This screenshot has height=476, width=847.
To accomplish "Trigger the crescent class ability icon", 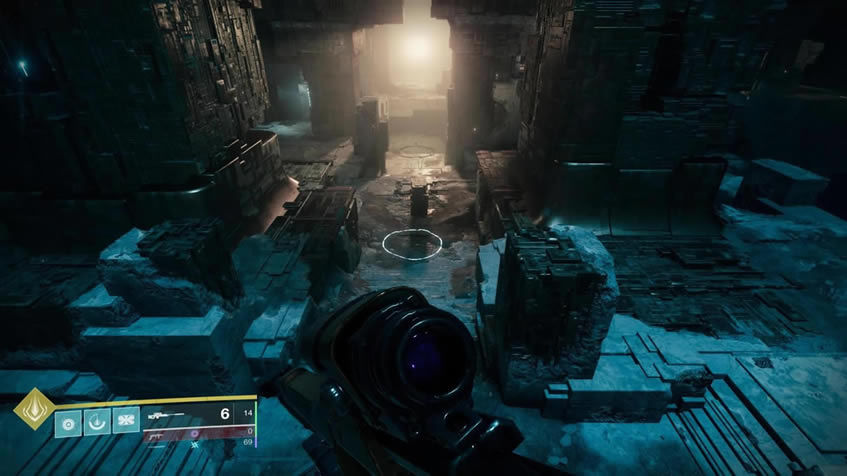I will tap(97, 422).
